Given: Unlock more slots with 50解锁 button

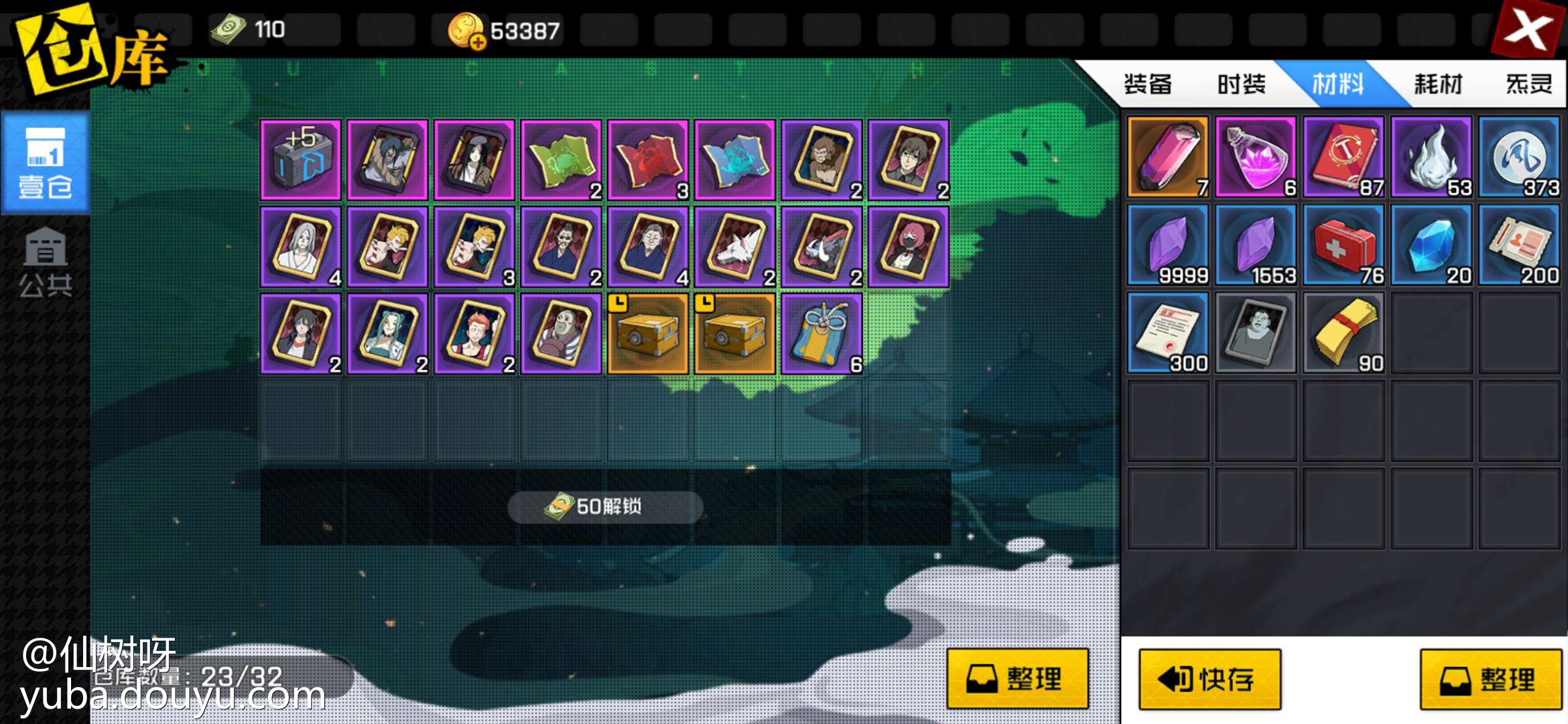Looking at the screenshot, I should coord(605,507).
